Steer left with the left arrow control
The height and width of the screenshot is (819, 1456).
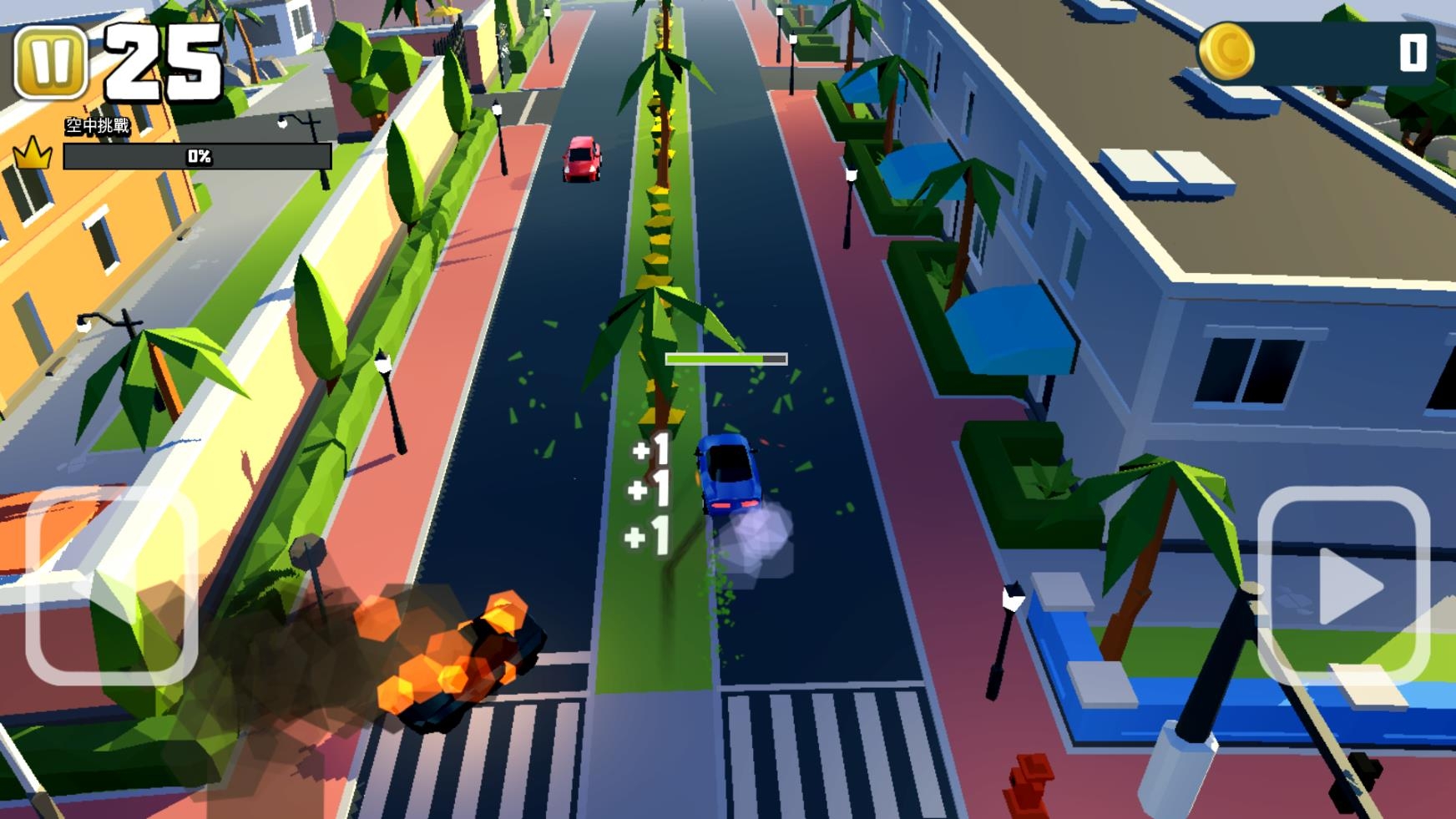[x=111, y=585]
